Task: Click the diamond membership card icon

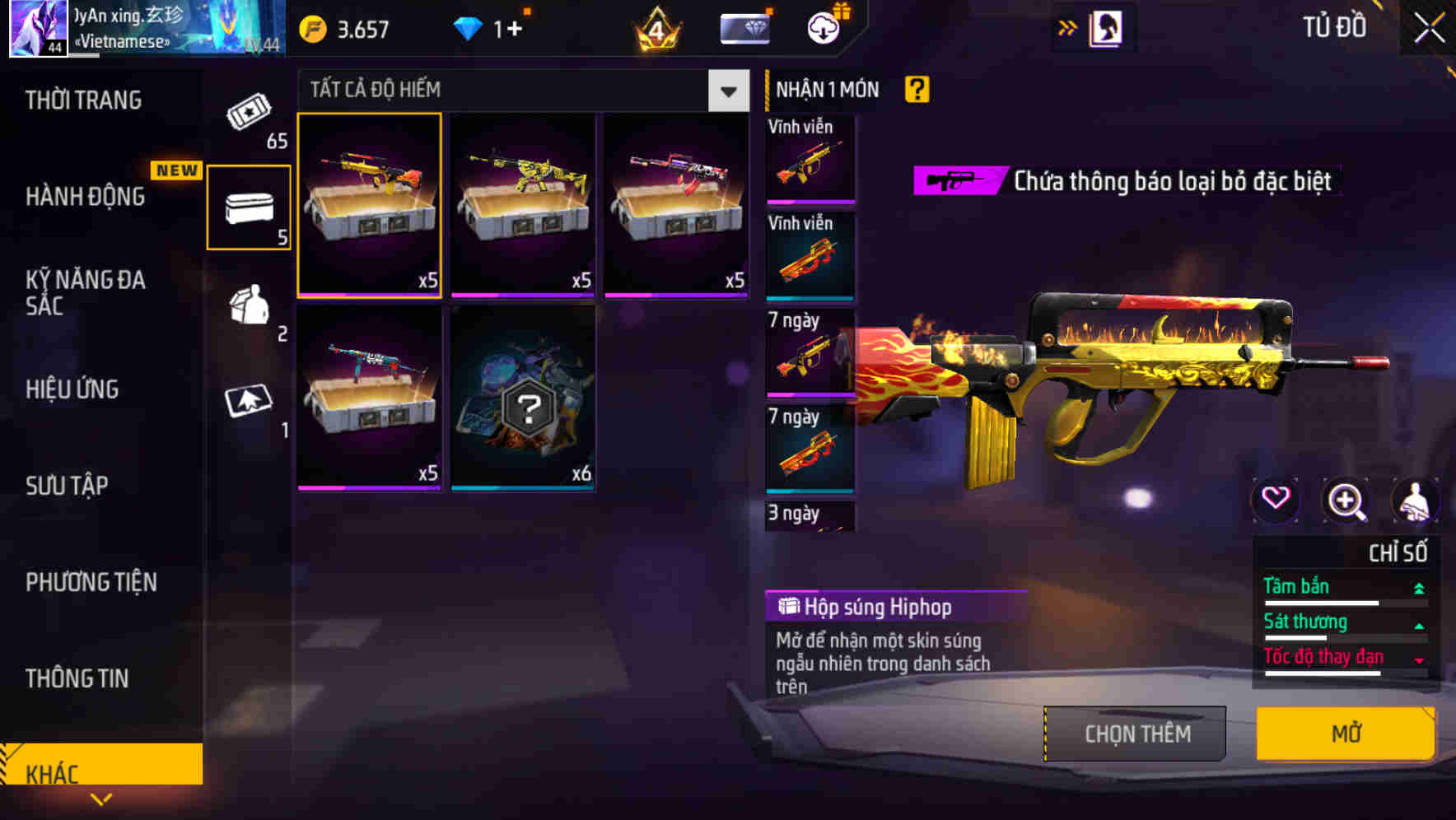Action: point(744,26)
